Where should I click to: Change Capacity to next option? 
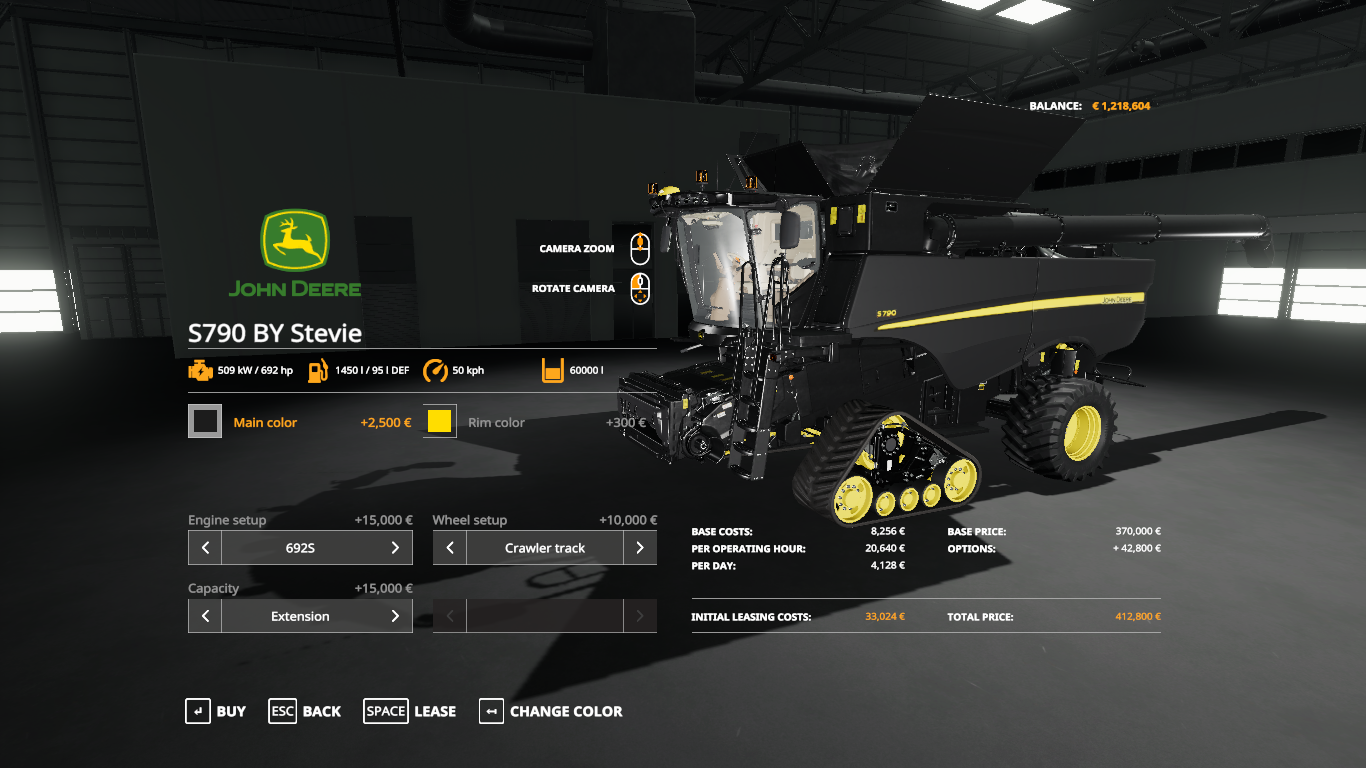[395, 616]
